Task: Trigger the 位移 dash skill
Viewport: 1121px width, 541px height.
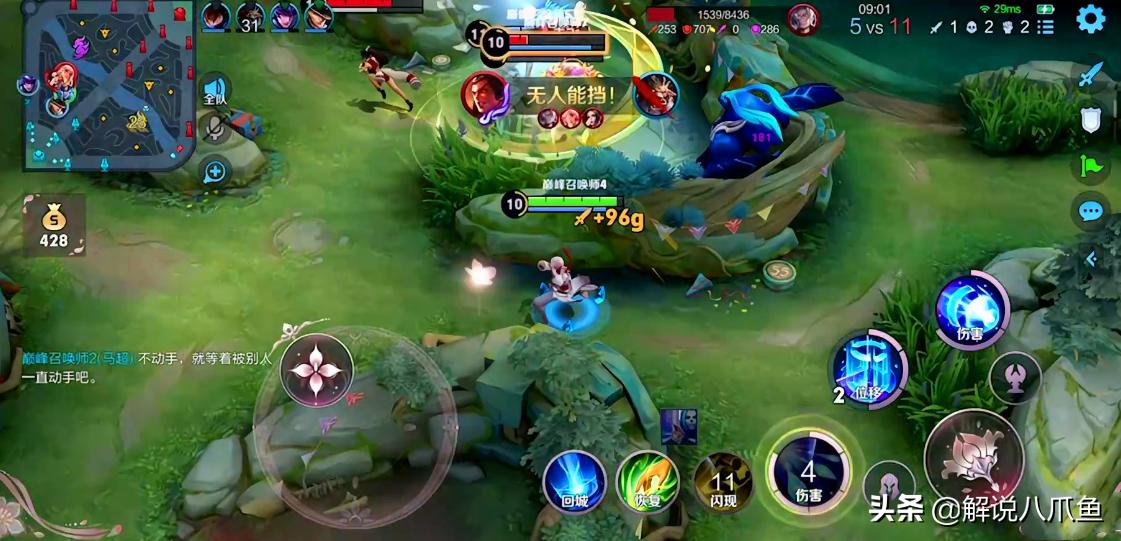Action: [x=869, y=371]
